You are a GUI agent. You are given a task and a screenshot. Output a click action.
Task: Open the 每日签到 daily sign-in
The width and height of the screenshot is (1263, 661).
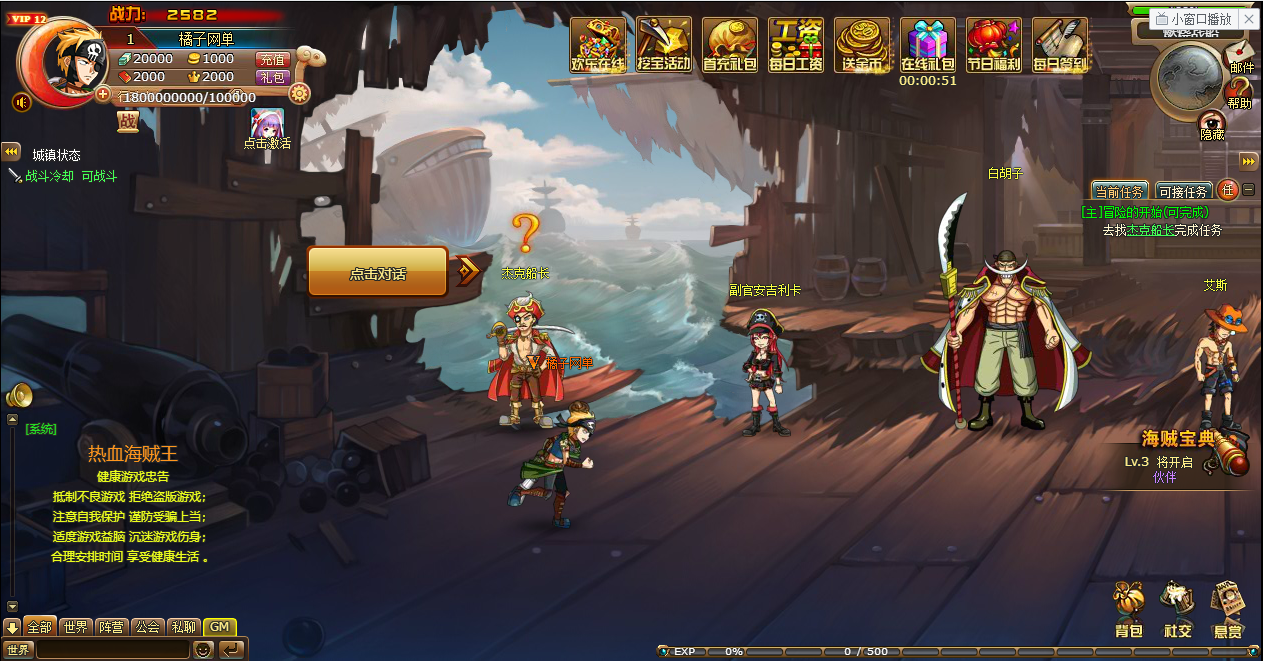click(x=1060, y=45)
